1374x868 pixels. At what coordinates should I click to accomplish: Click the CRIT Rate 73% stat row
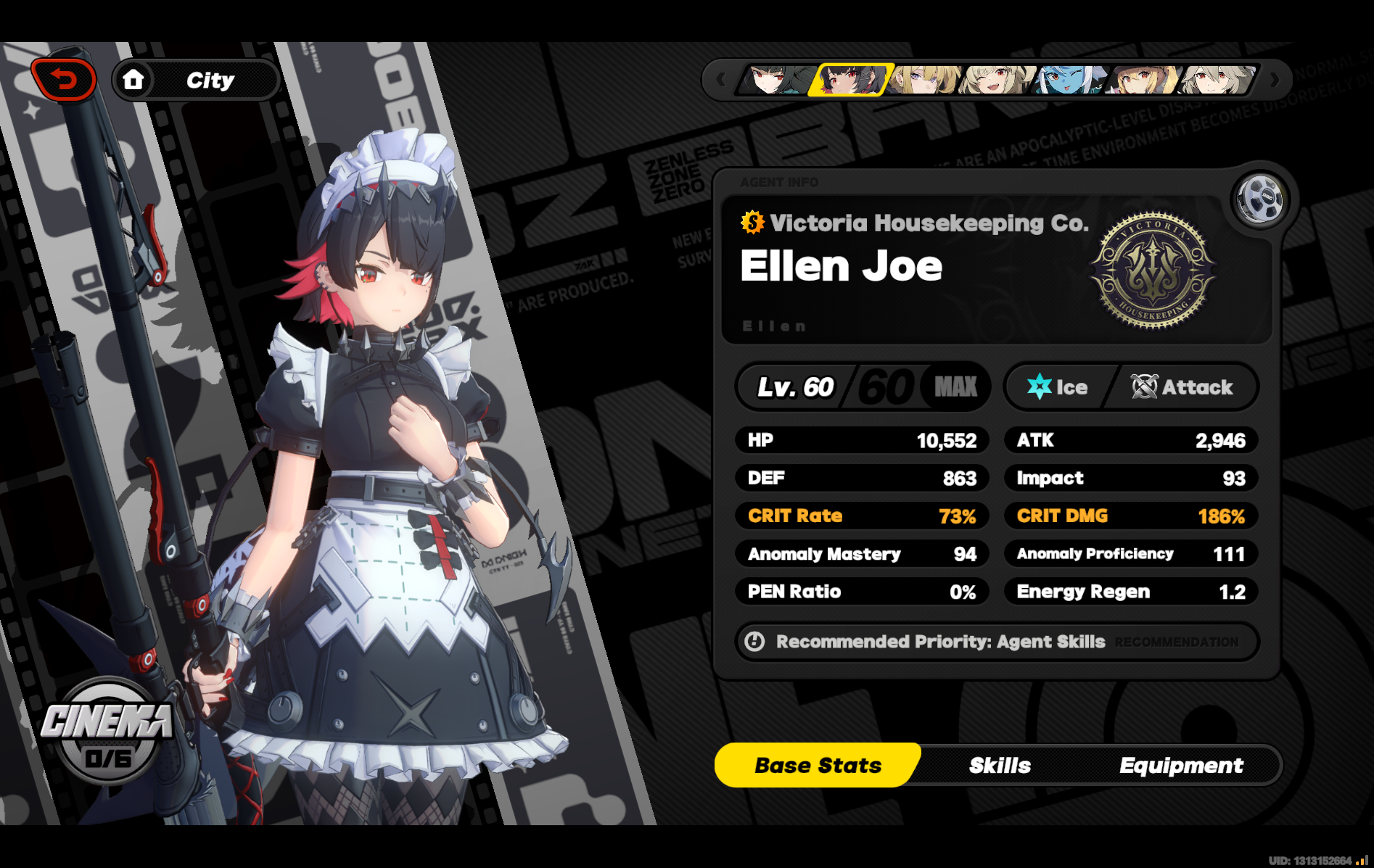(862, 516)
